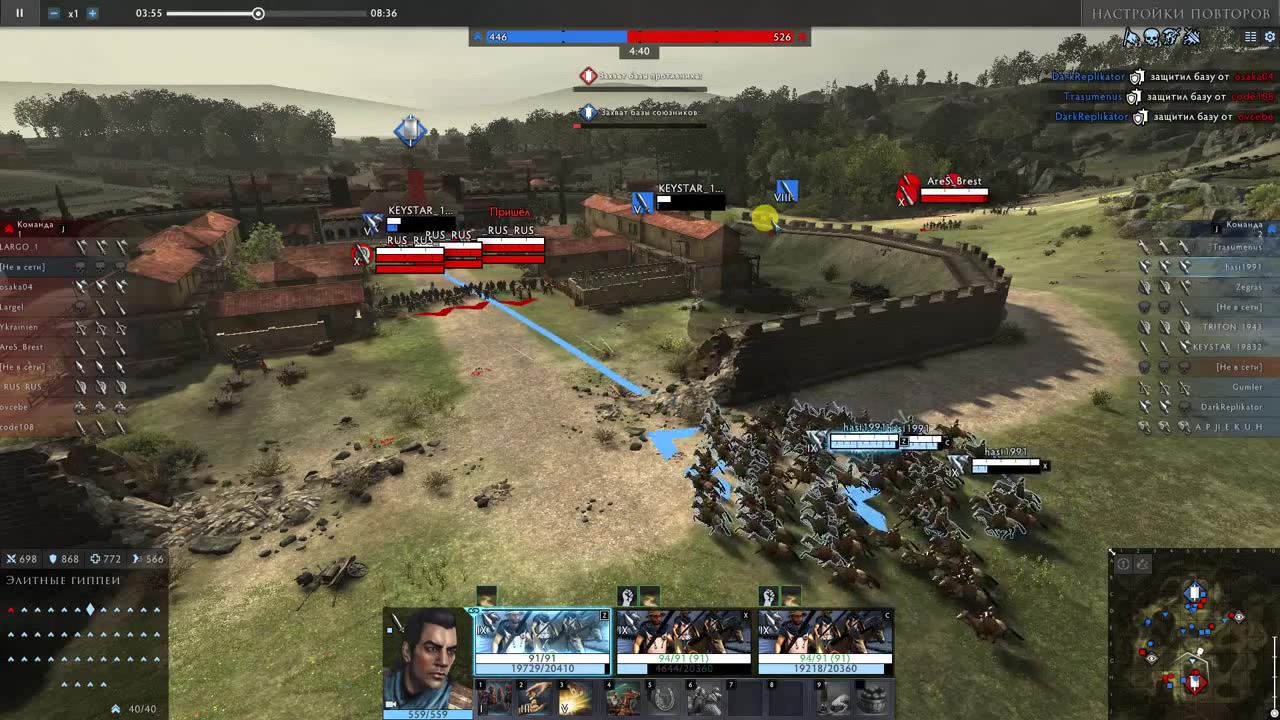Activate ability slot 3 glowing burst skill
The height and width of the screenshot is (720, 1280).
[x=575, y=699]
